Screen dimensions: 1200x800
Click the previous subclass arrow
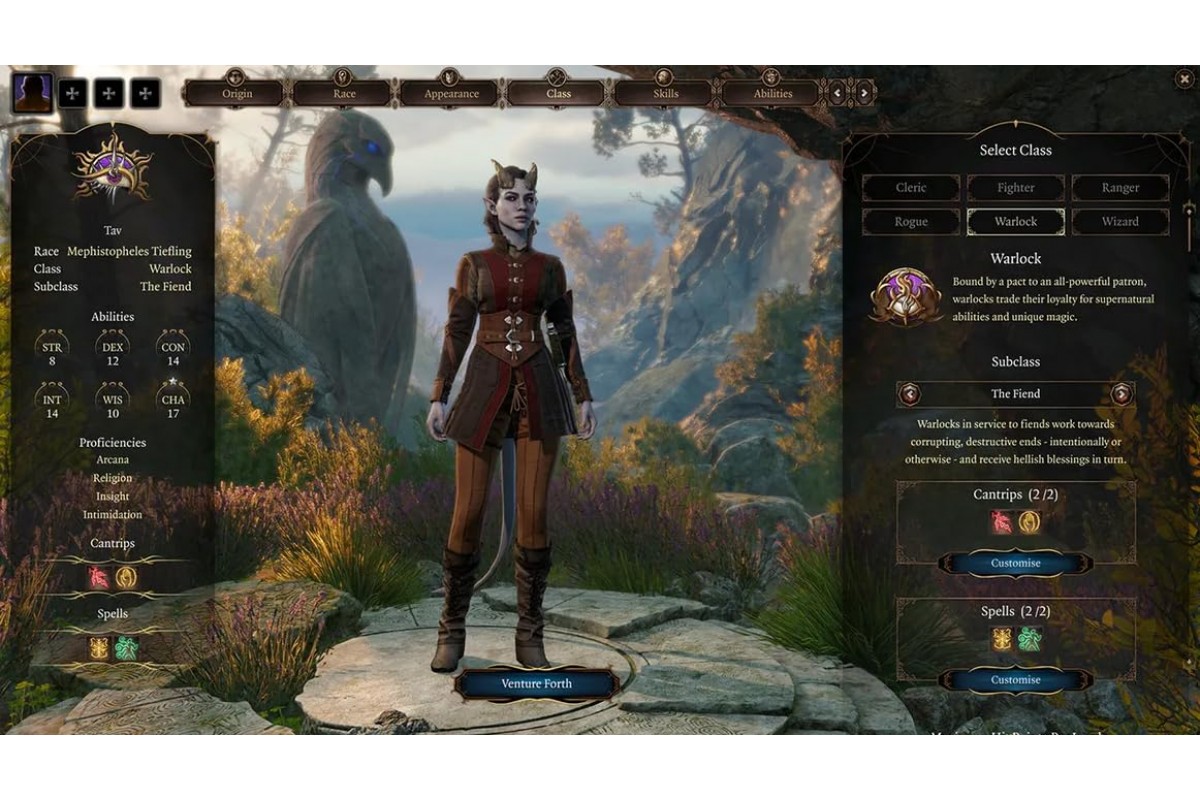pyautogui.click(x=910, y=394)
